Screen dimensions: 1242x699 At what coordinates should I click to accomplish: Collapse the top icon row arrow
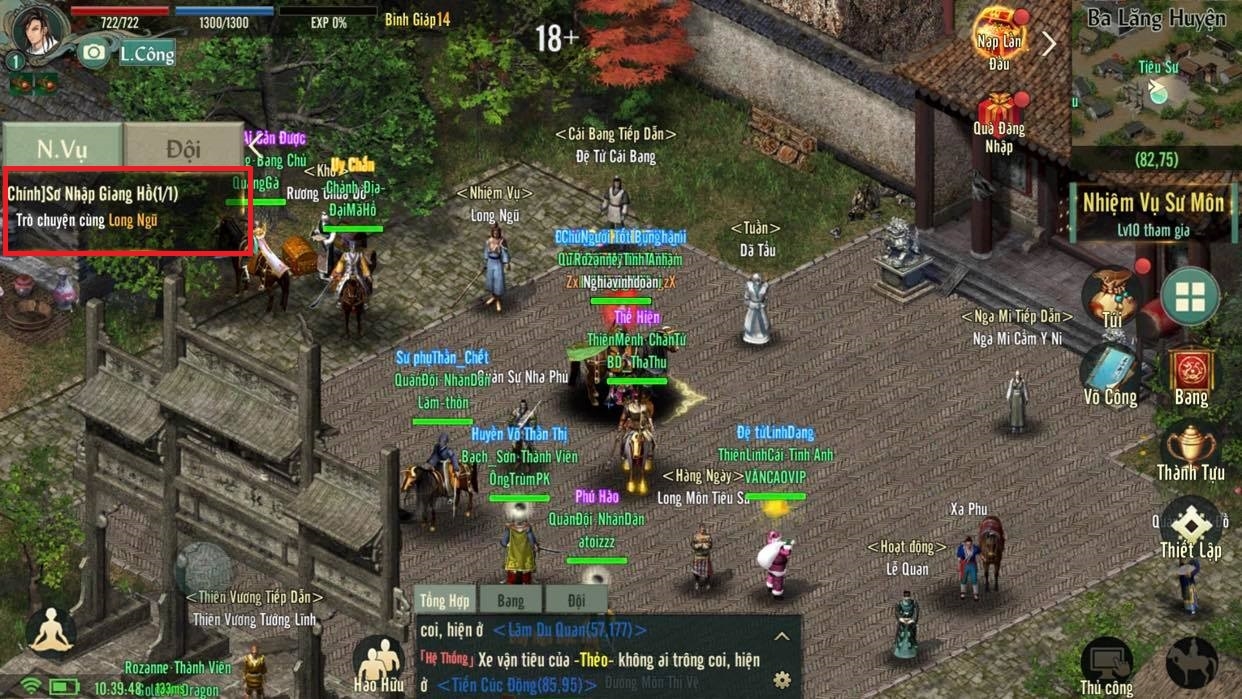pyautogui.click(x=1050, y=43)
